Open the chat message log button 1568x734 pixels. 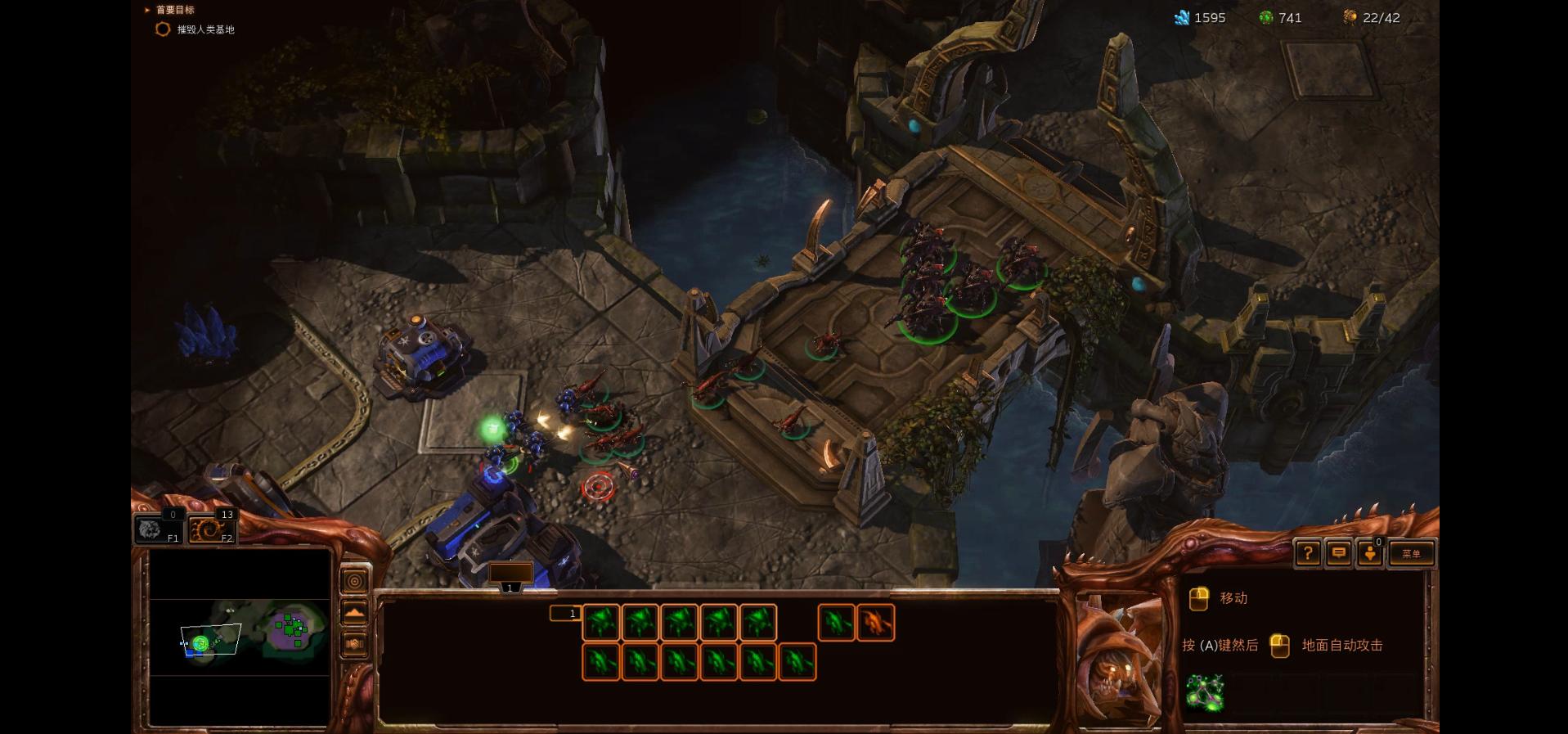point(1339,554)
